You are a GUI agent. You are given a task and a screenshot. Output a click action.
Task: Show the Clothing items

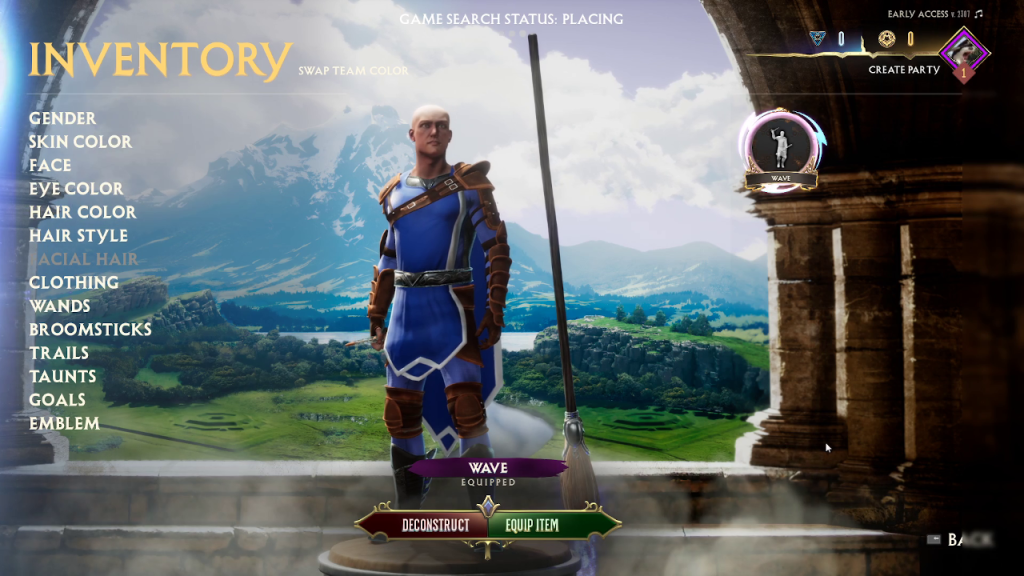point(73,283)
